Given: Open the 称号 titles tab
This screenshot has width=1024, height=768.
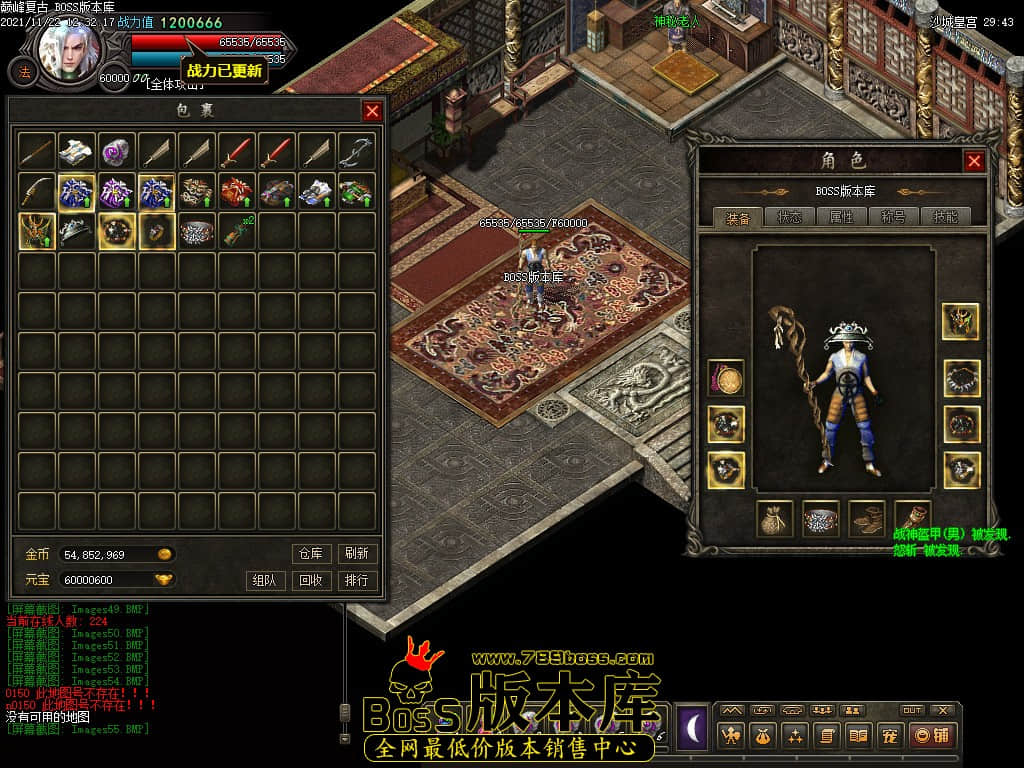Looking at the screenshot, I should tap(893, 217).
